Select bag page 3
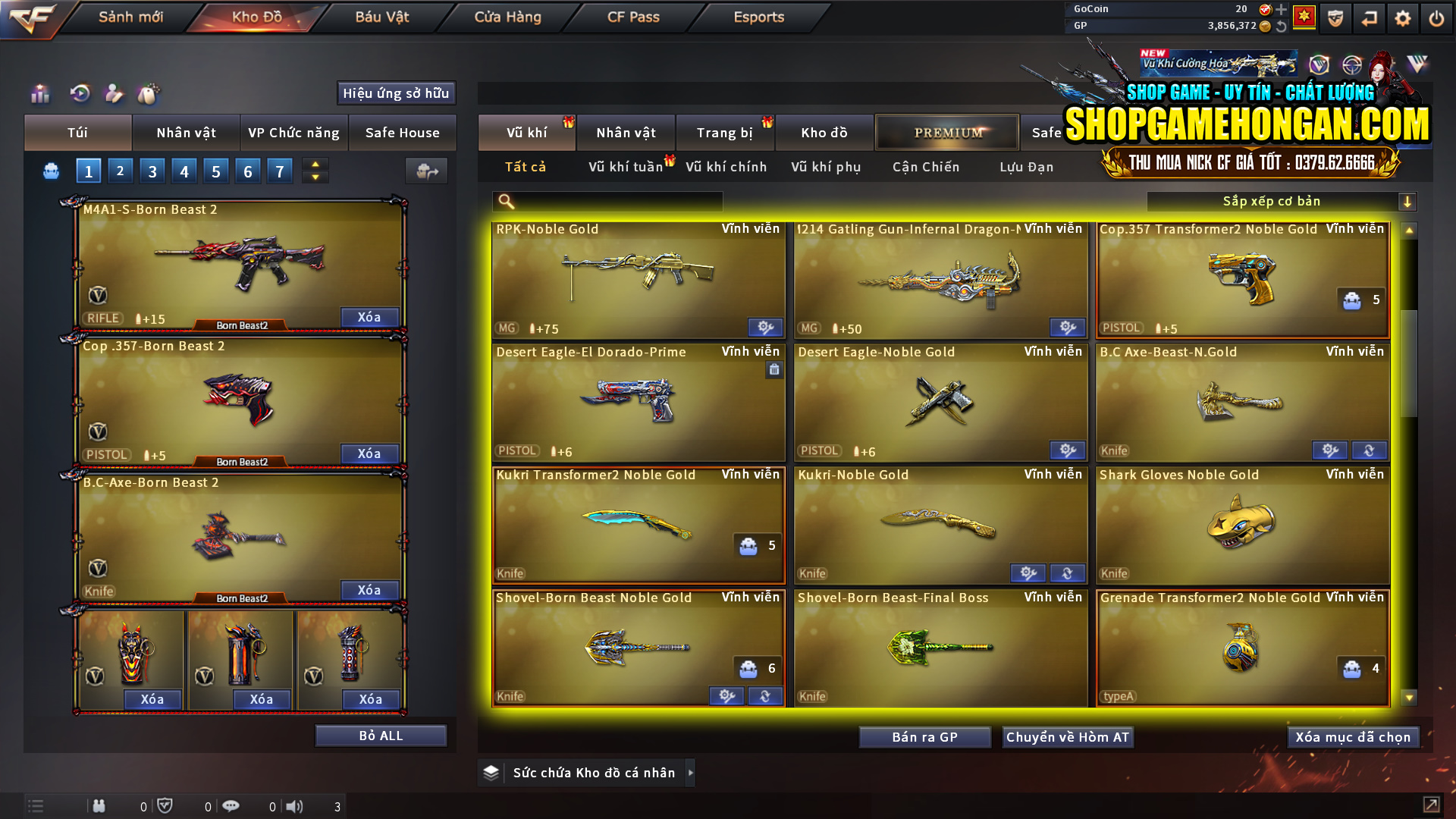Viewport: 1456px width, 819px height. pyautogui.click(x=152, y=171)
